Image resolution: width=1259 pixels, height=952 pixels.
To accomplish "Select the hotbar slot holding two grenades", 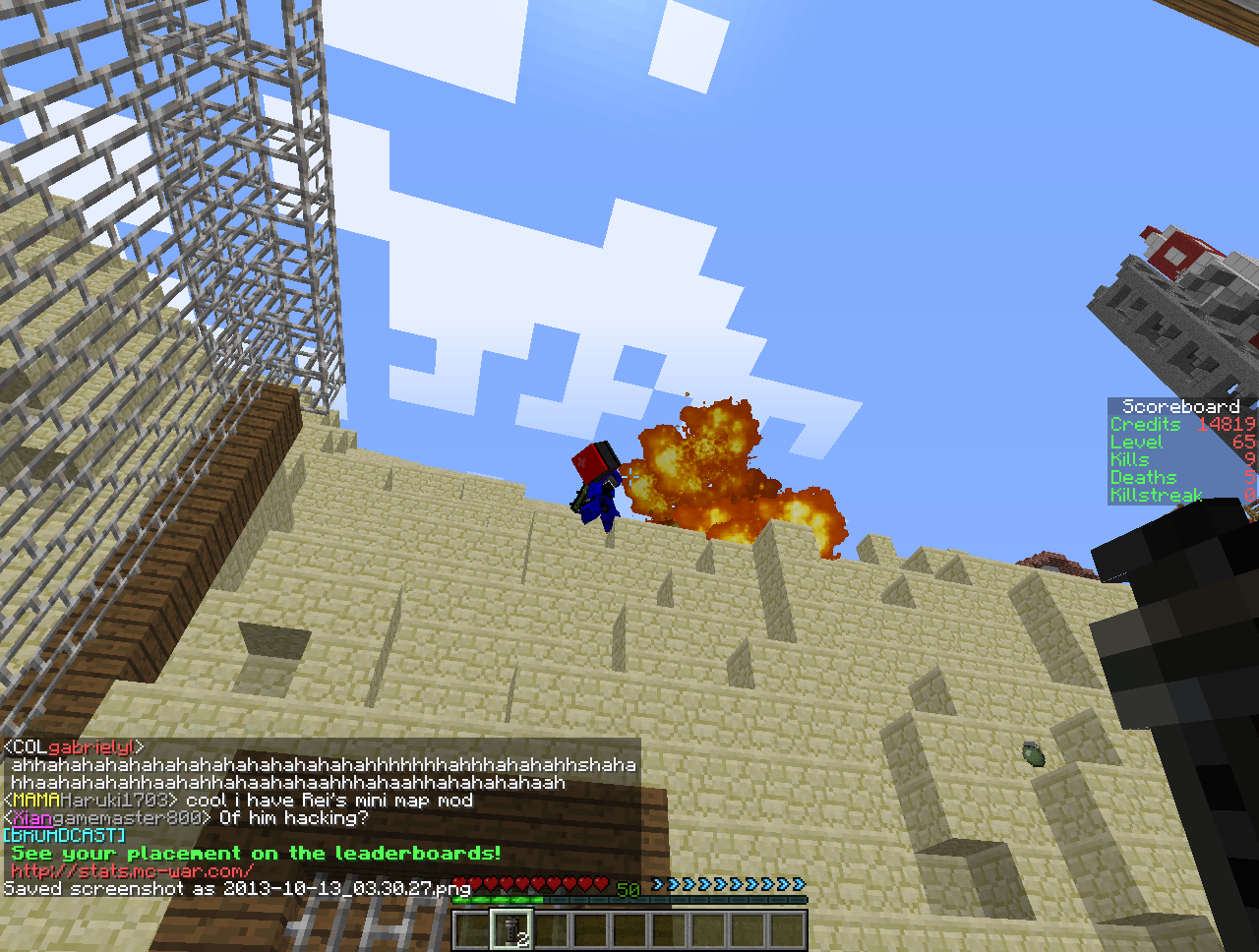I will point(511,929).
